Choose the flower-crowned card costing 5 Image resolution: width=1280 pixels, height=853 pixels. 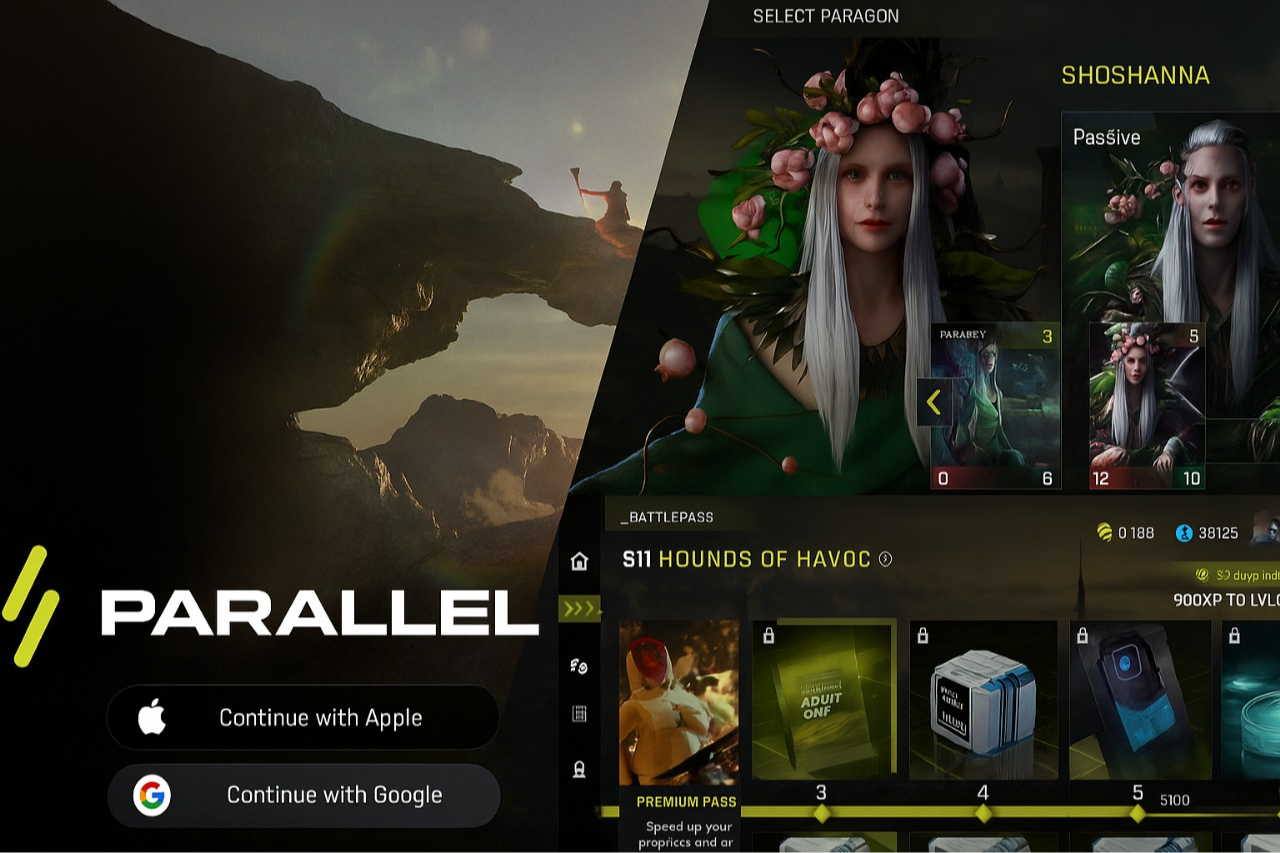pyautogui.click(x=1146, y=405)
